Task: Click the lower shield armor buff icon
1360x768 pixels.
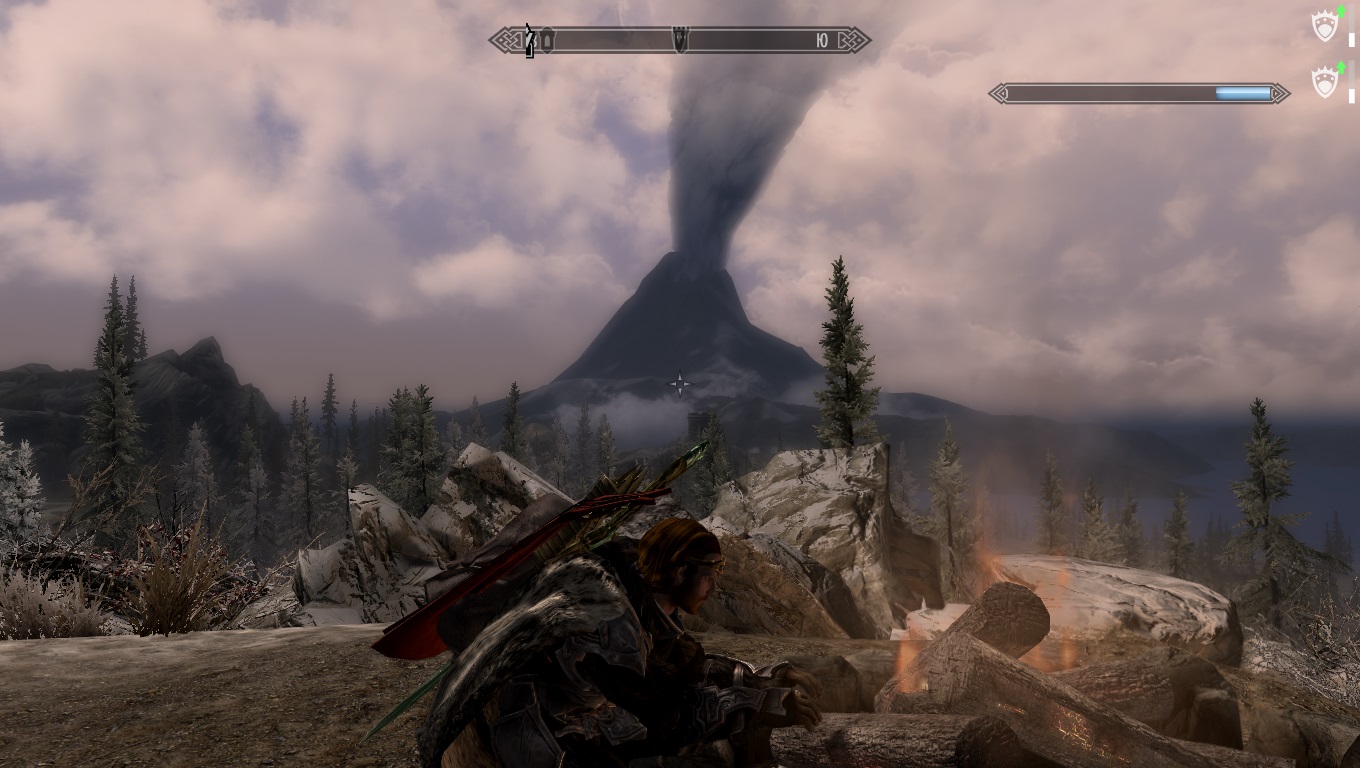Action: point(1324,81)
